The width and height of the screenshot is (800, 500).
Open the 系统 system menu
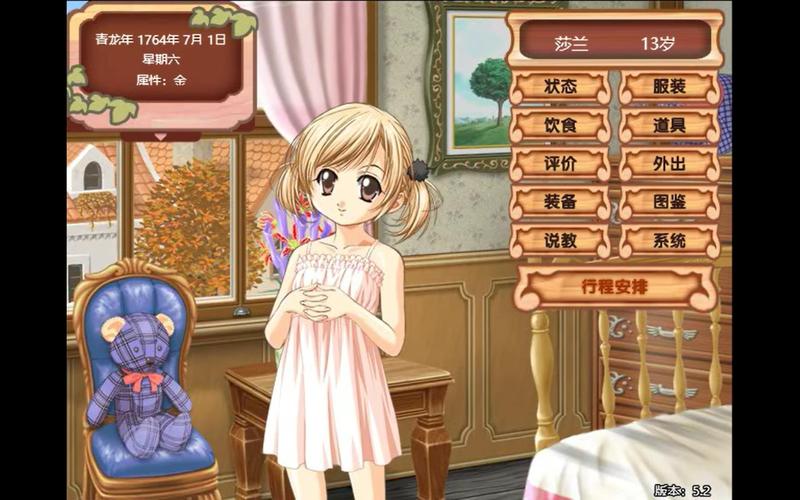(x=669, y=241)
